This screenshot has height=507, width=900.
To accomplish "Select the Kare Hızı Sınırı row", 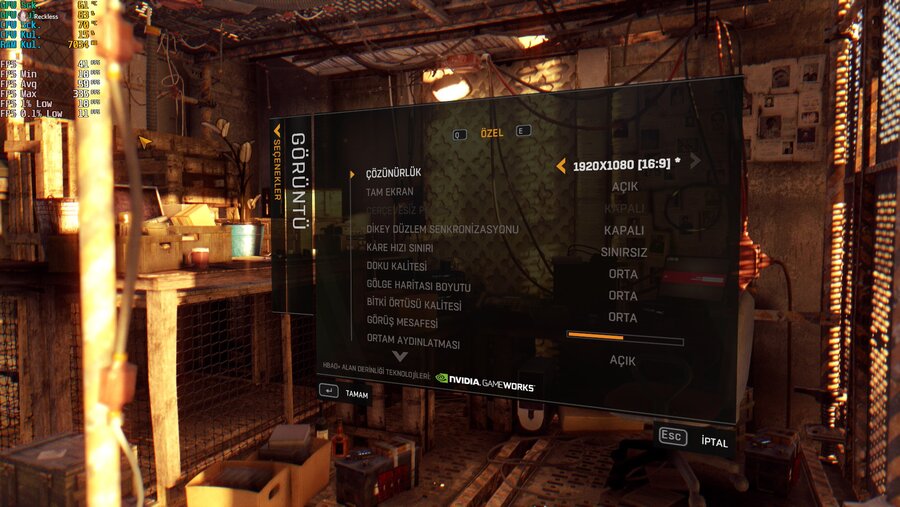I will pyautogui.click(x=403, y=248).
